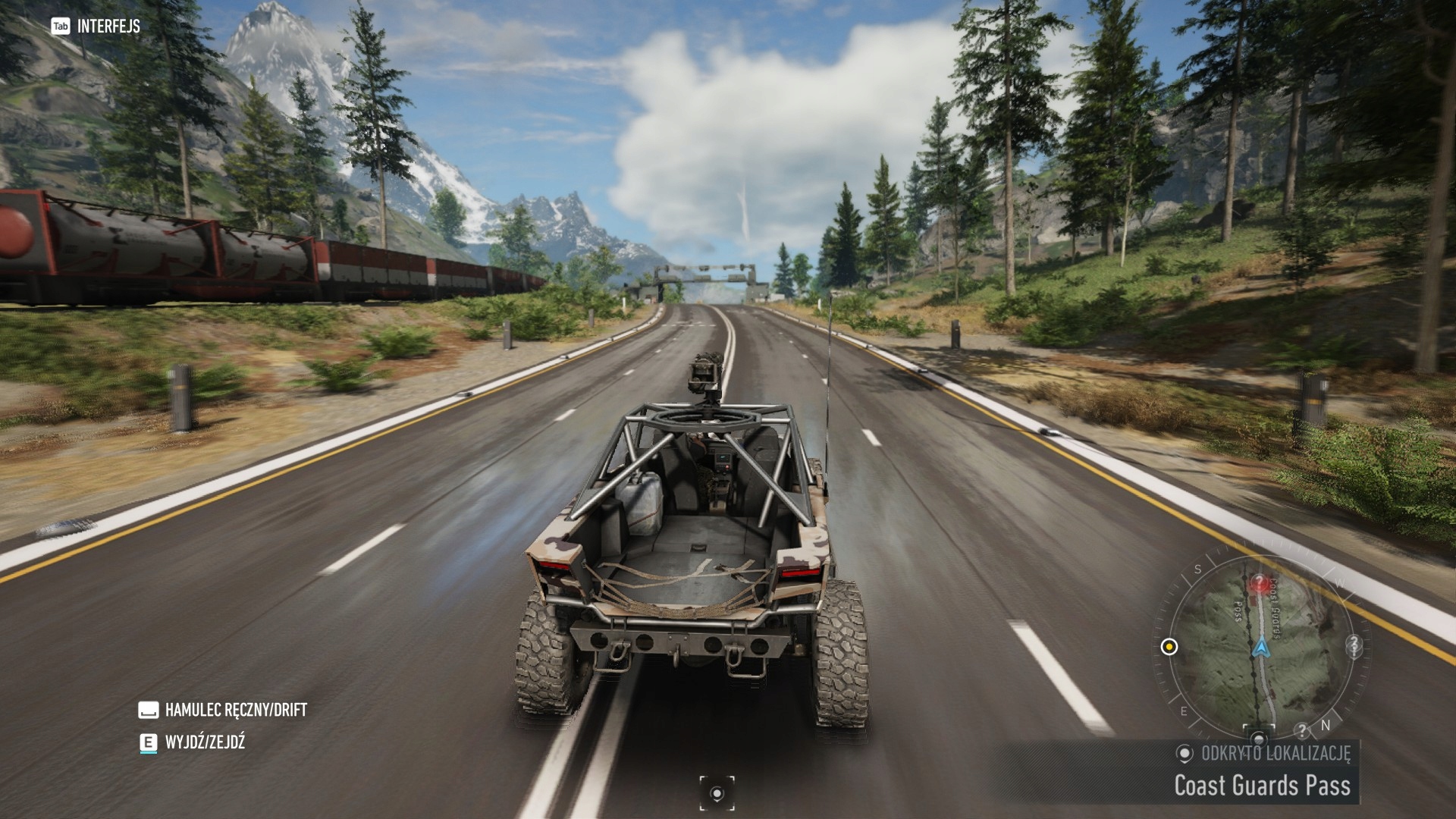Screen dimensions: 1456x819
Task: Click the blue player arrow on minimap
Action: (x=1260, y=648)
